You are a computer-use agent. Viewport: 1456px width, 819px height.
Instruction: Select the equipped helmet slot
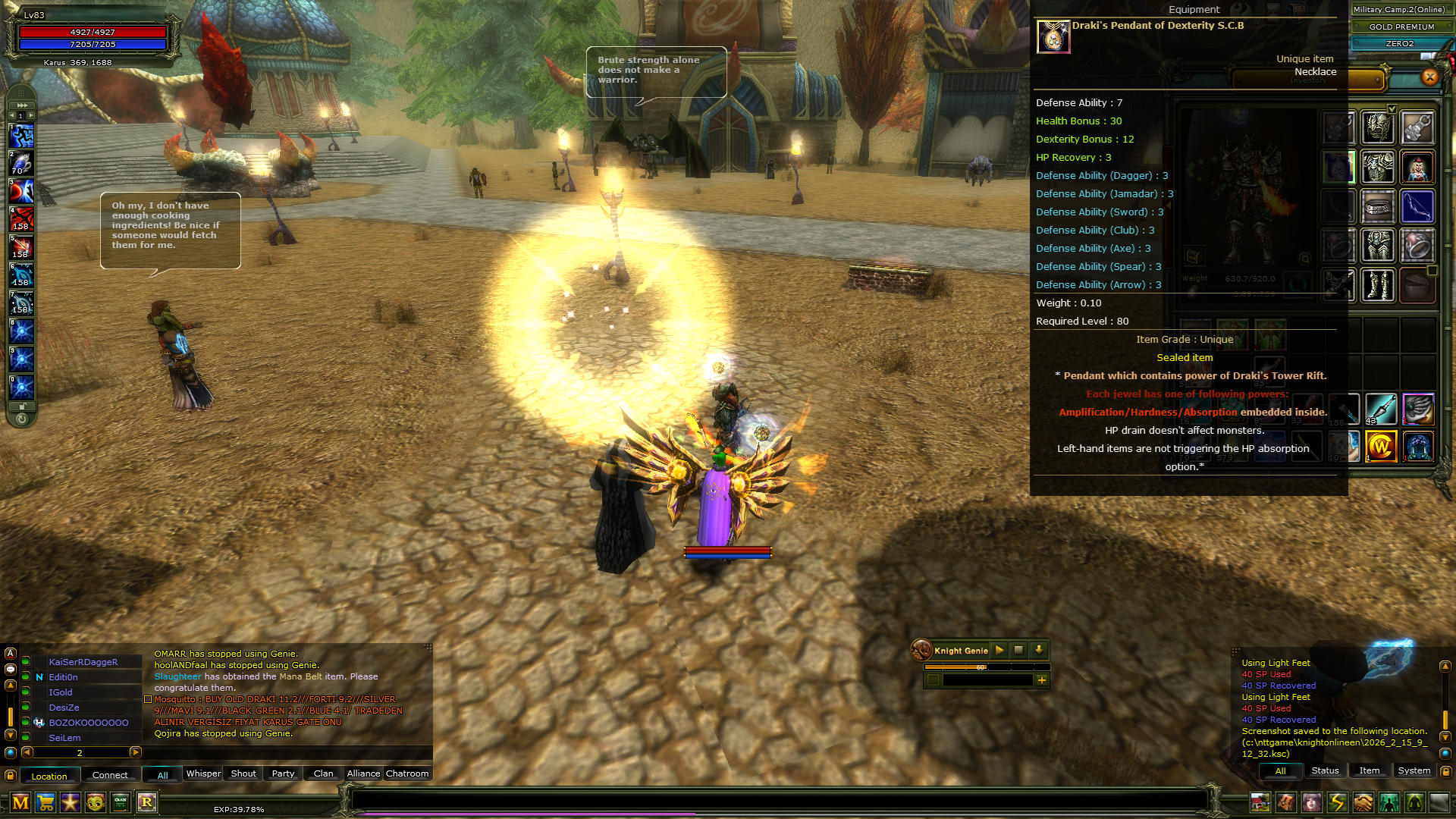(x=1377, y=127)
